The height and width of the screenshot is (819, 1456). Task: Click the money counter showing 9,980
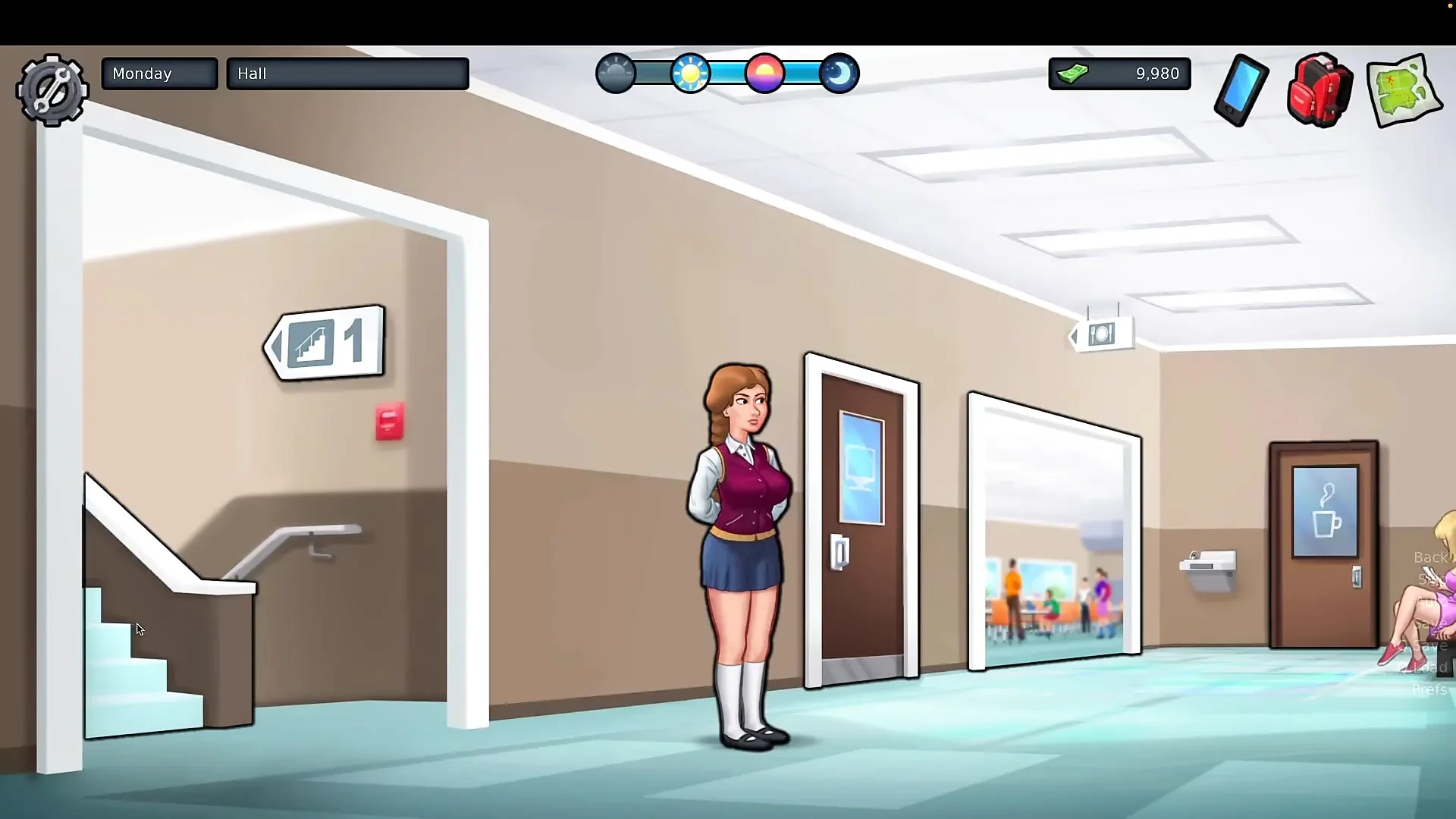click(x=1120, y=74)
